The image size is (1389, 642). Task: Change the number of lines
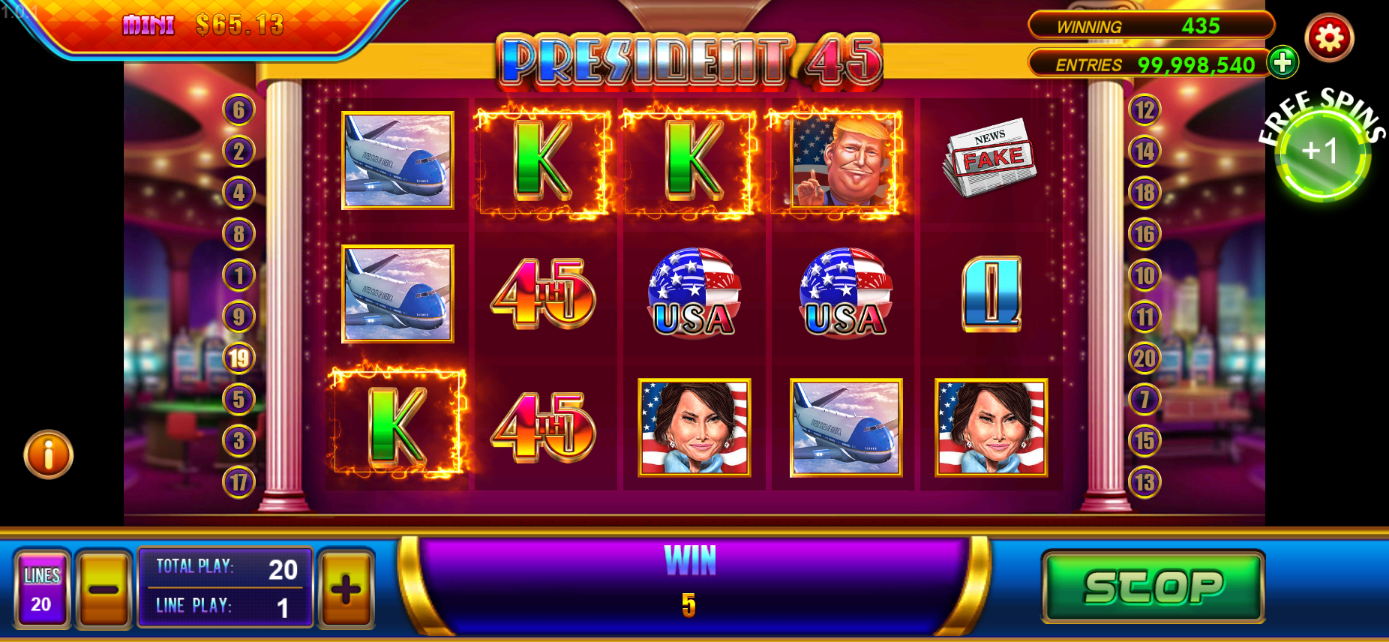point(42,589)
